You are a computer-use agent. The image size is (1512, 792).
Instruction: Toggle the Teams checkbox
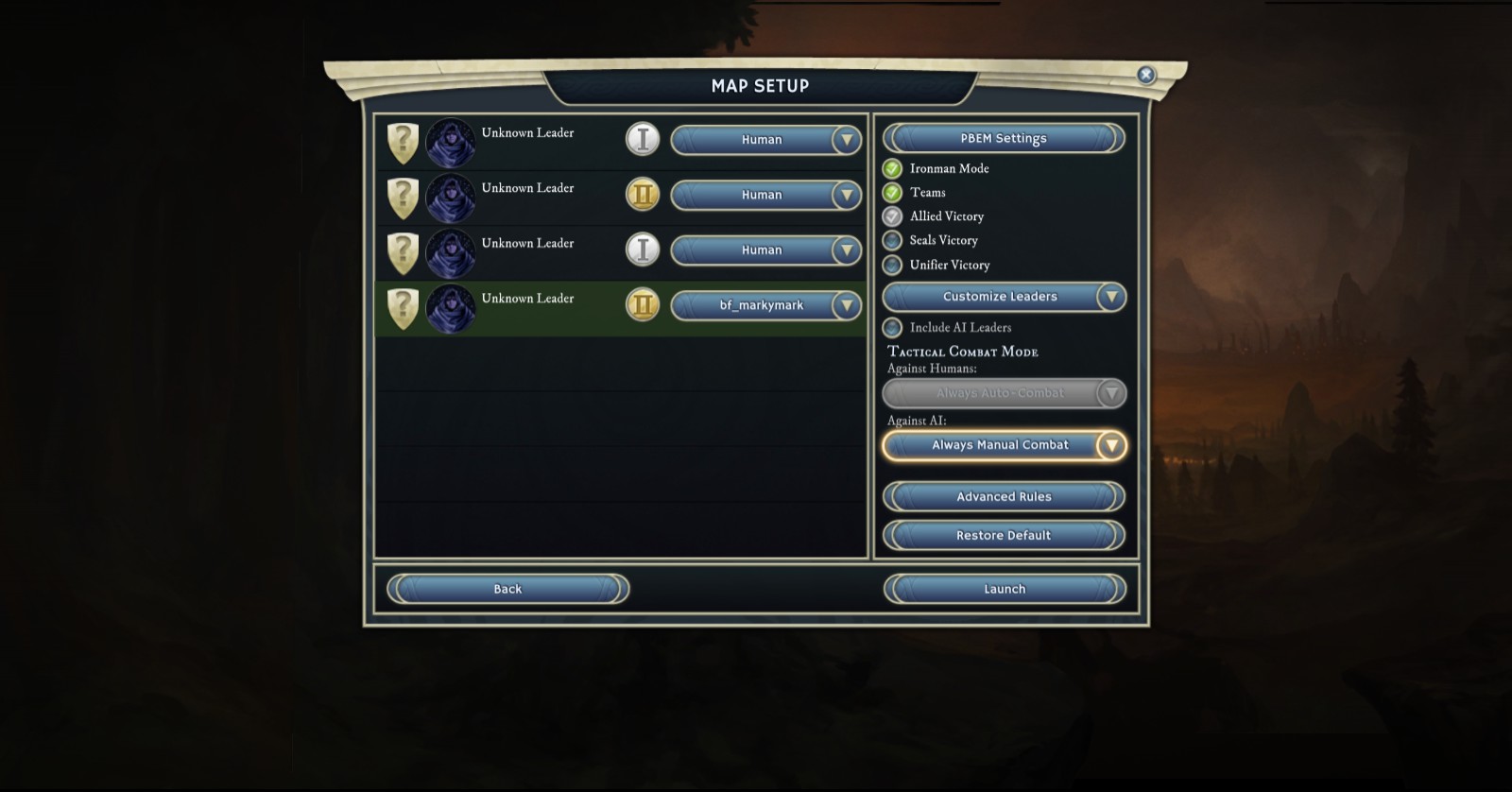892,193
